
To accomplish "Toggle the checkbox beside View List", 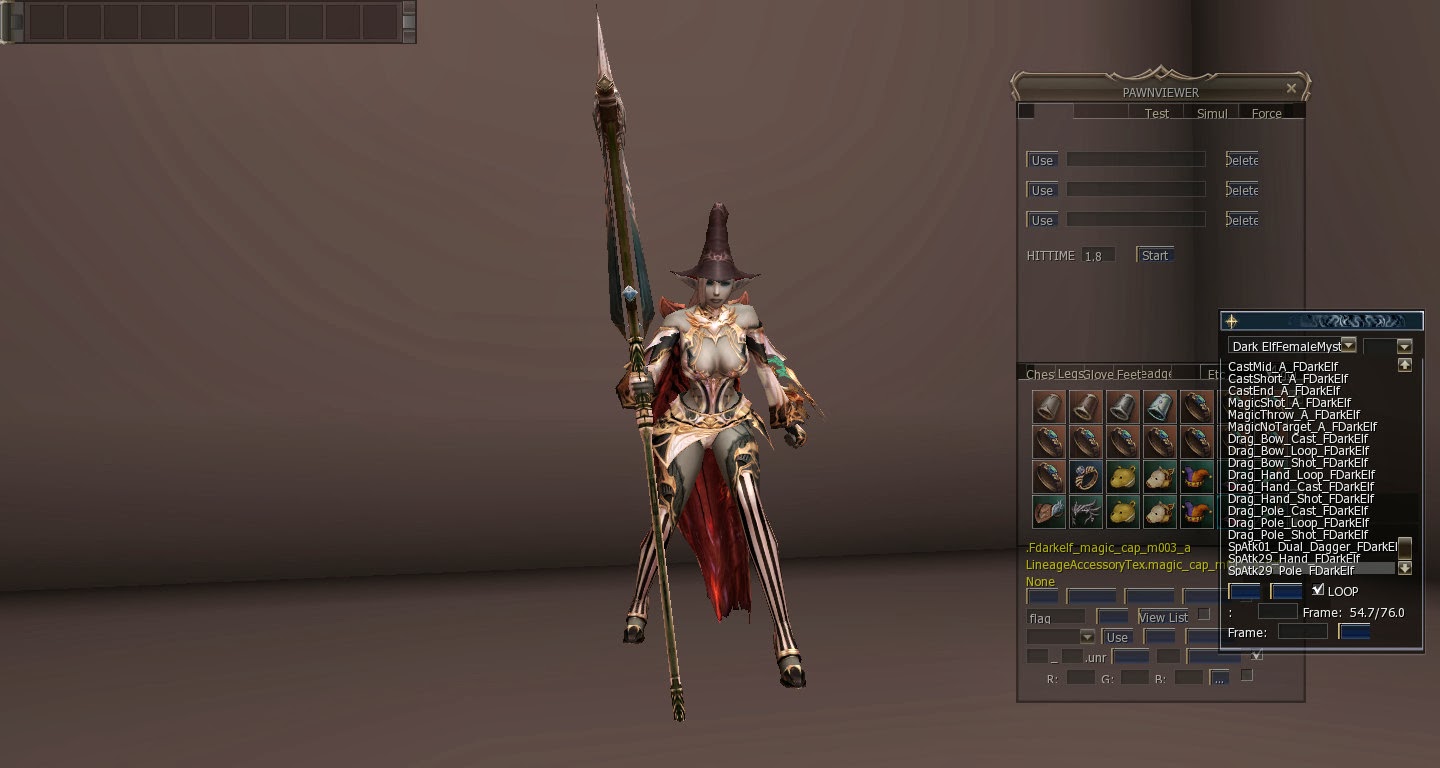I will 1202,613.
